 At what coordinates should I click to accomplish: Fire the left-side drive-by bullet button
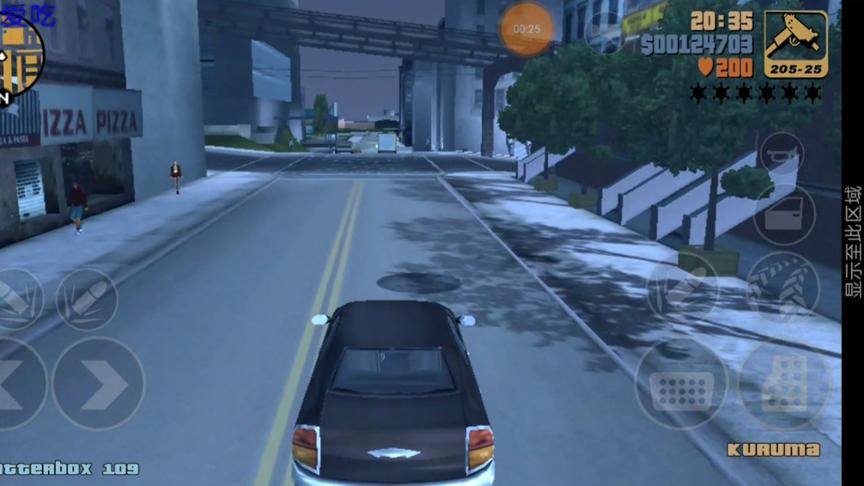click(x=17, y=299)
